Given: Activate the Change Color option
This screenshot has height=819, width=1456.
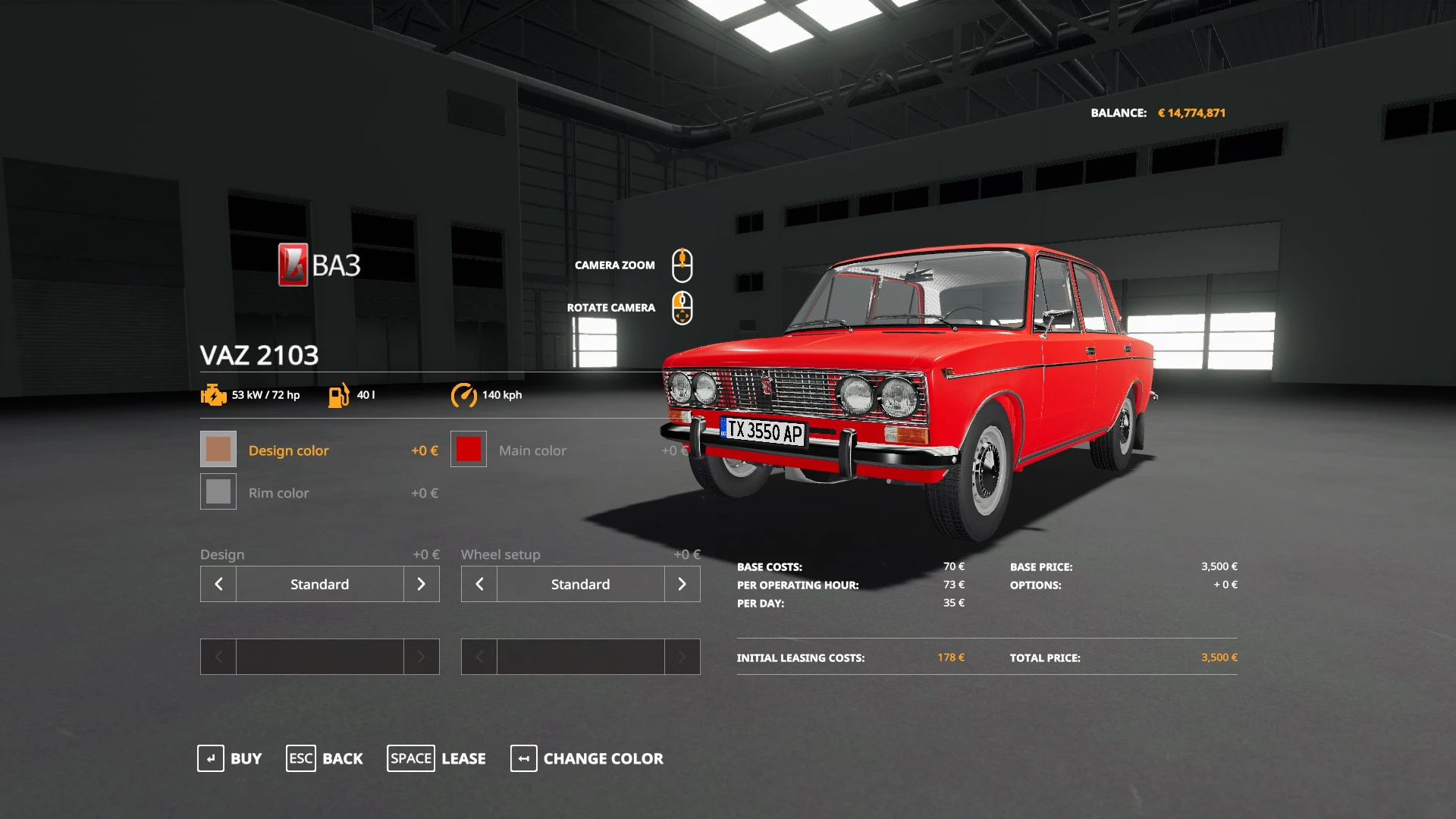Looking at the screenshot, I should click(587, 758).
